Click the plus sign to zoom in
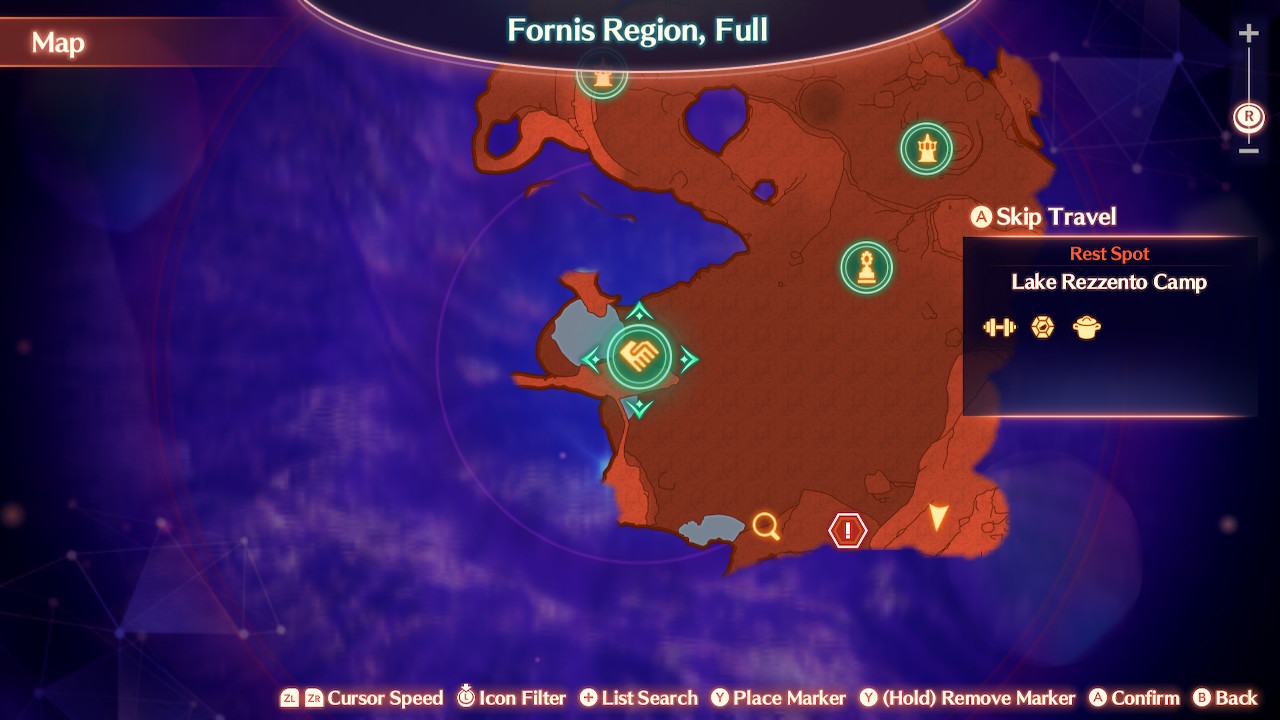The image size is (1280, 720). click(1248, 32)
